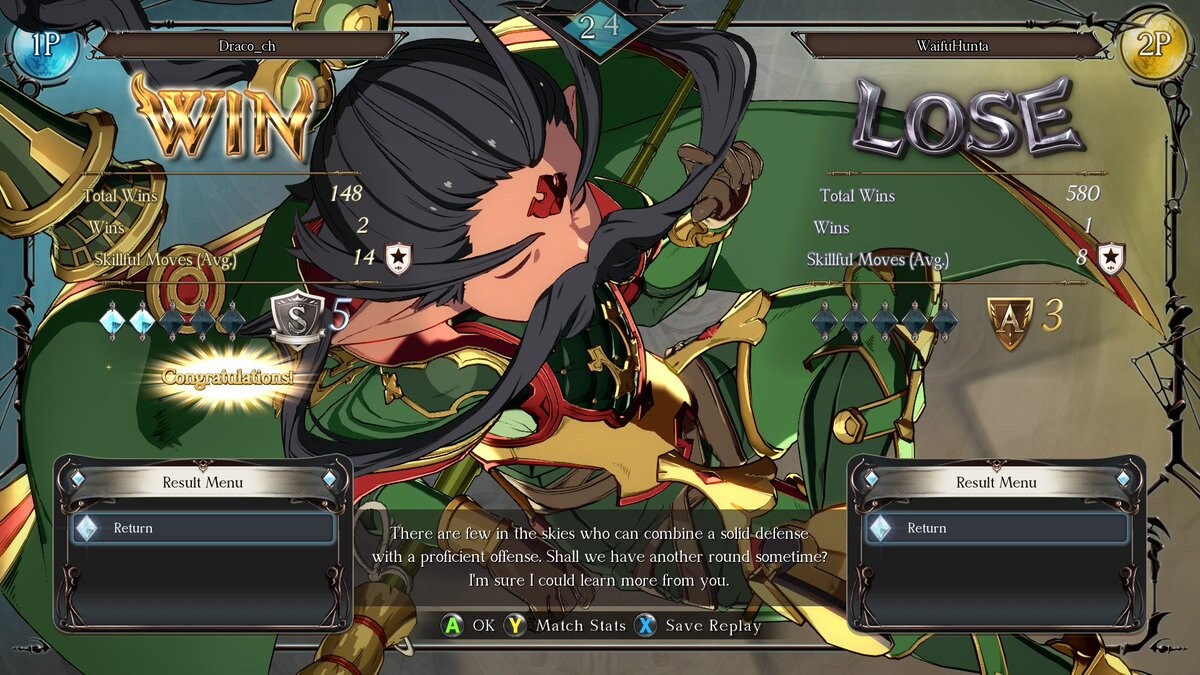Select Return in the winner's Result Menu
Image resolution: width=1200 pixels, height=675 pixels.
click(203, 528)
